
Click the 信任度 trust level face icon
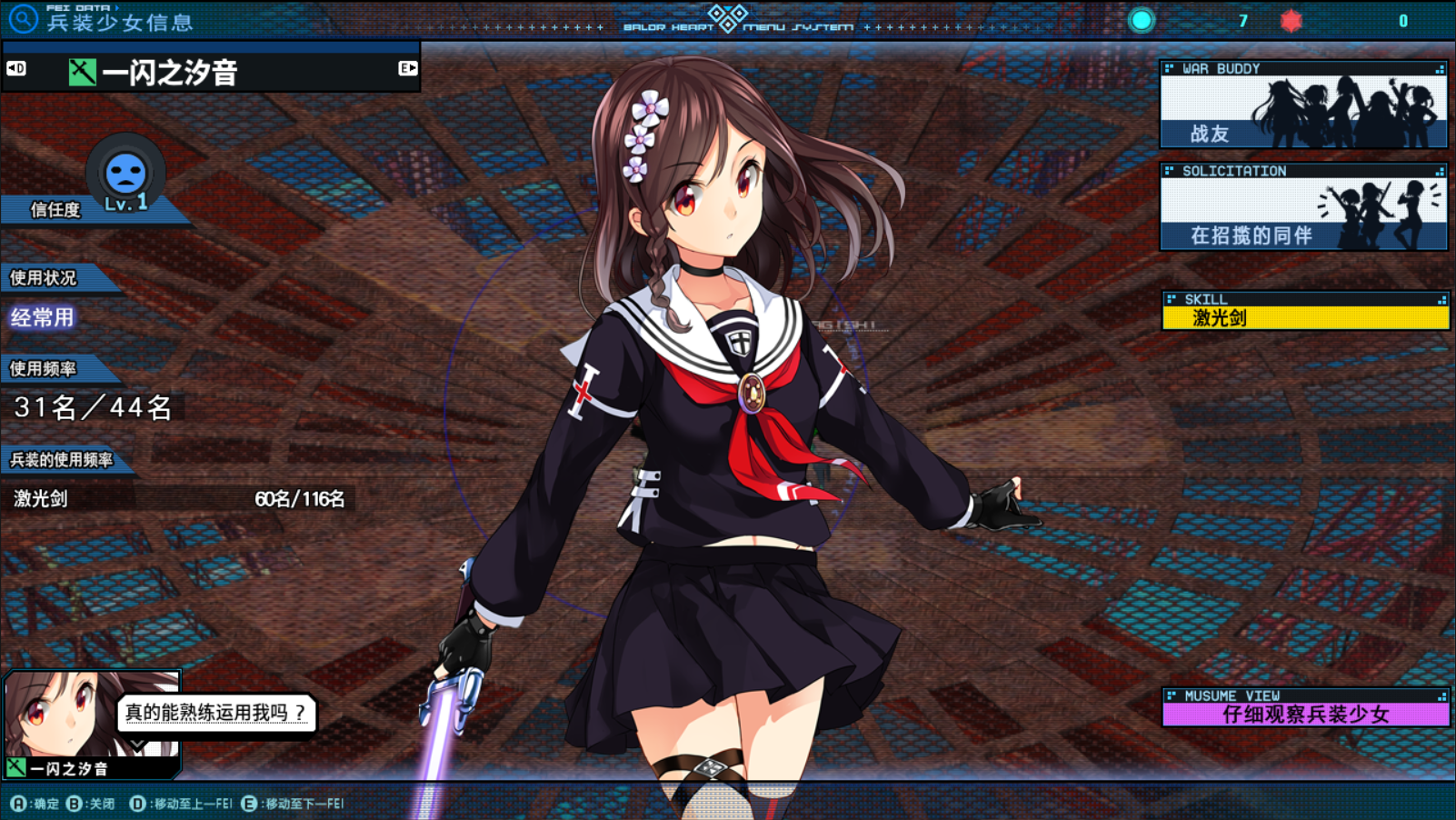click(125, 173)
